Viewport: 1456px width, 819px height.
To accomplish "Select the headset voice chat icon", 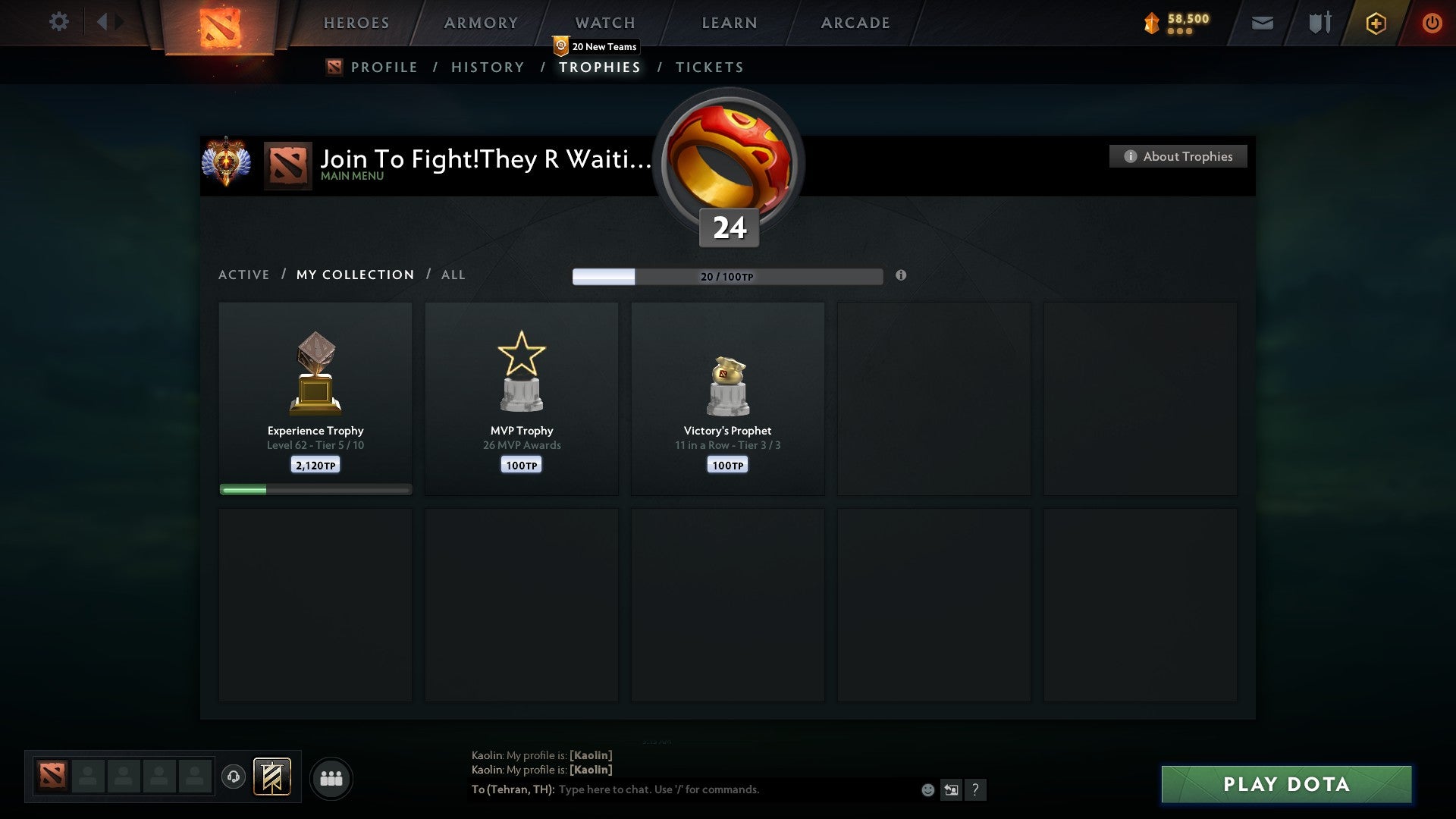I will (x=234, y=778).
